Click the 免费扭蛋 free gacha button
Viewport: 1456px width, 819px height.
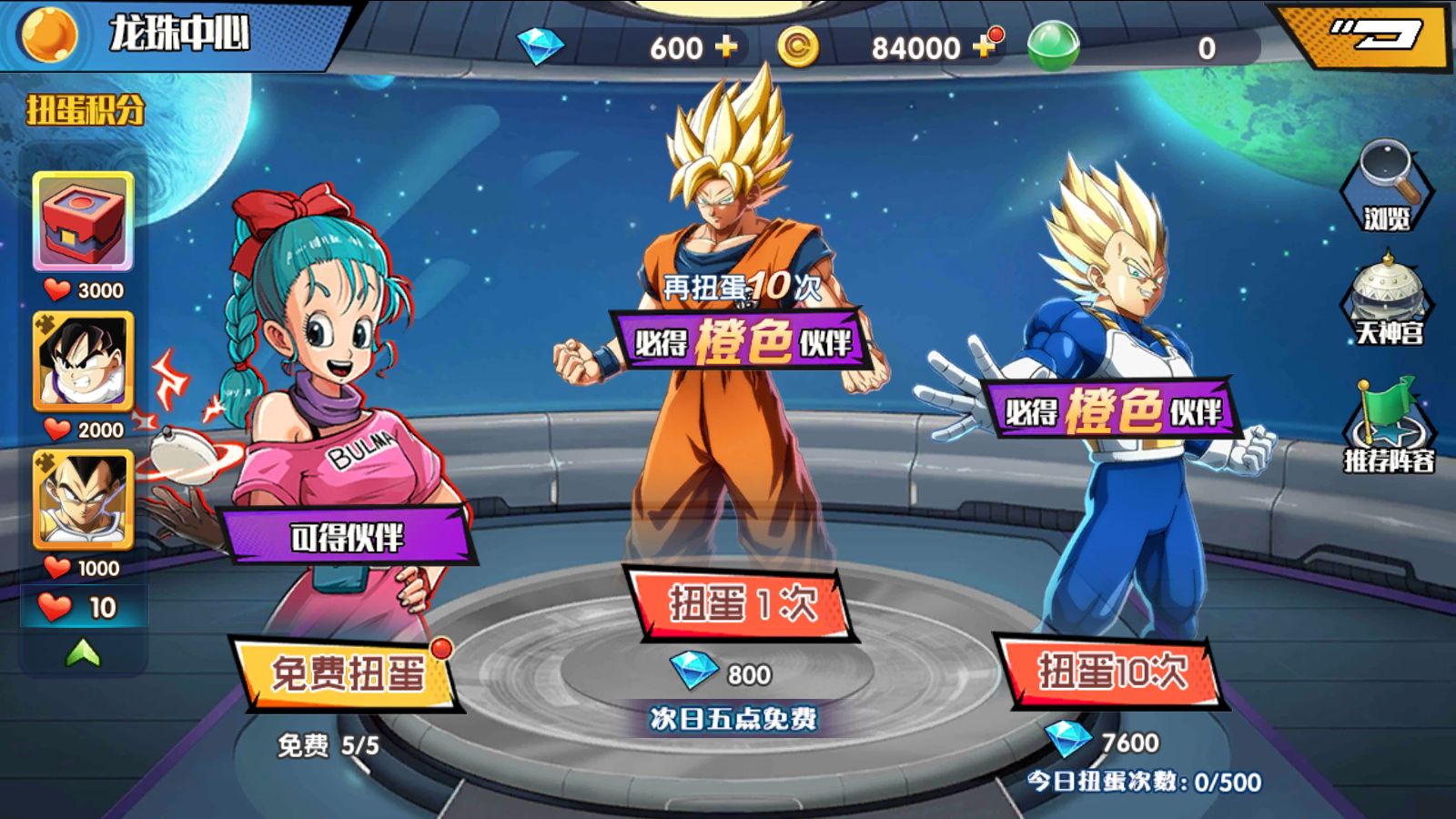(347, 674)
